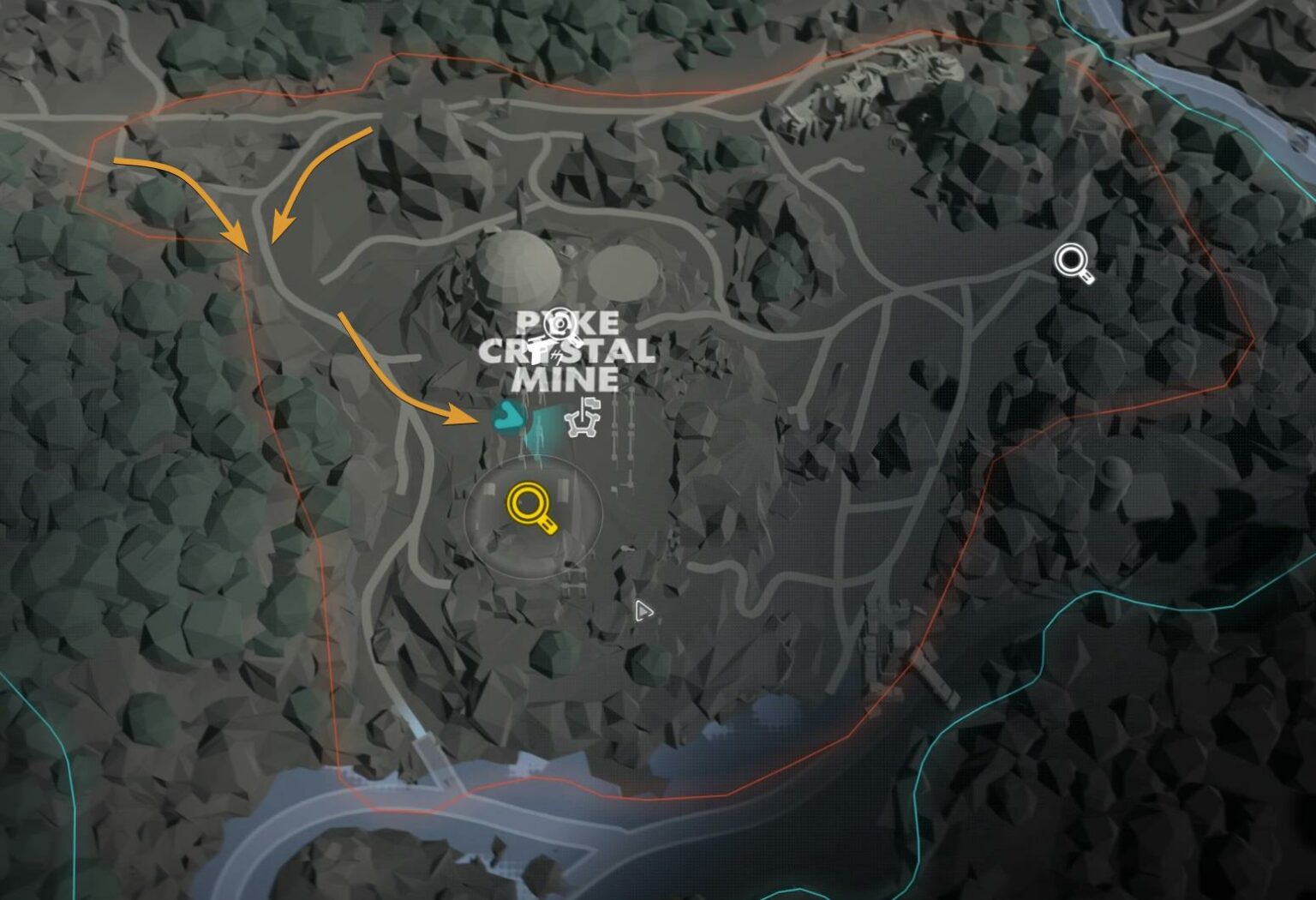The image size is (1316, 900).
Task: Open the flag-and-gateway anchor icon near the mine
Action: coord(583,418)
